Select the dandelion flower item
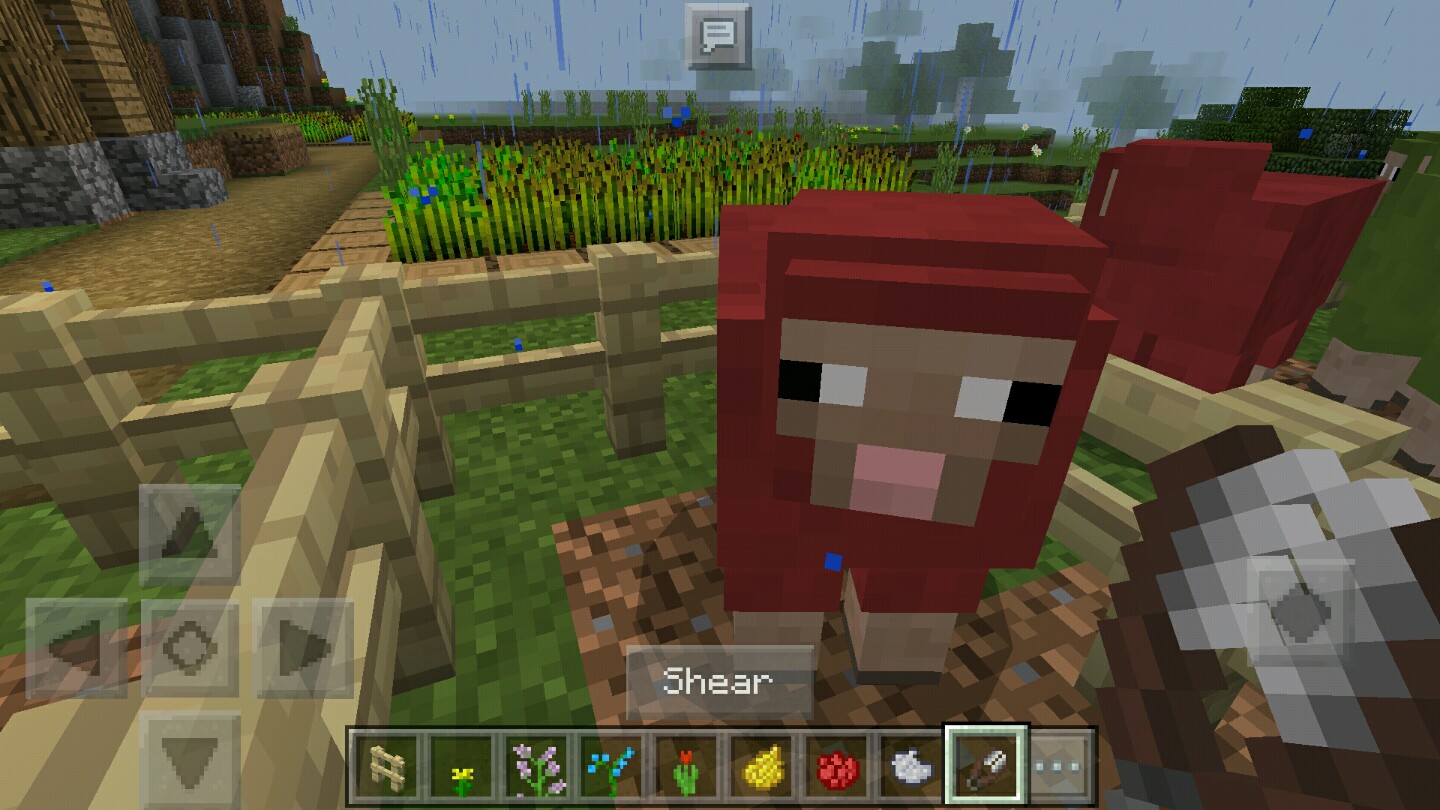 458,765
